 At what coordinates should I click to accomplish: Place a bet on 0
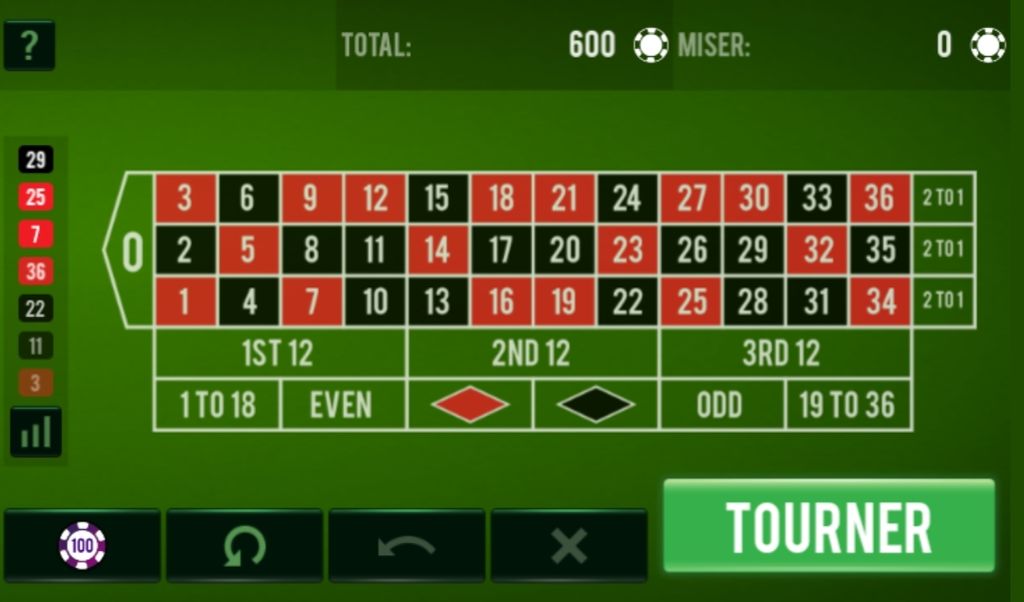(131, 251)
